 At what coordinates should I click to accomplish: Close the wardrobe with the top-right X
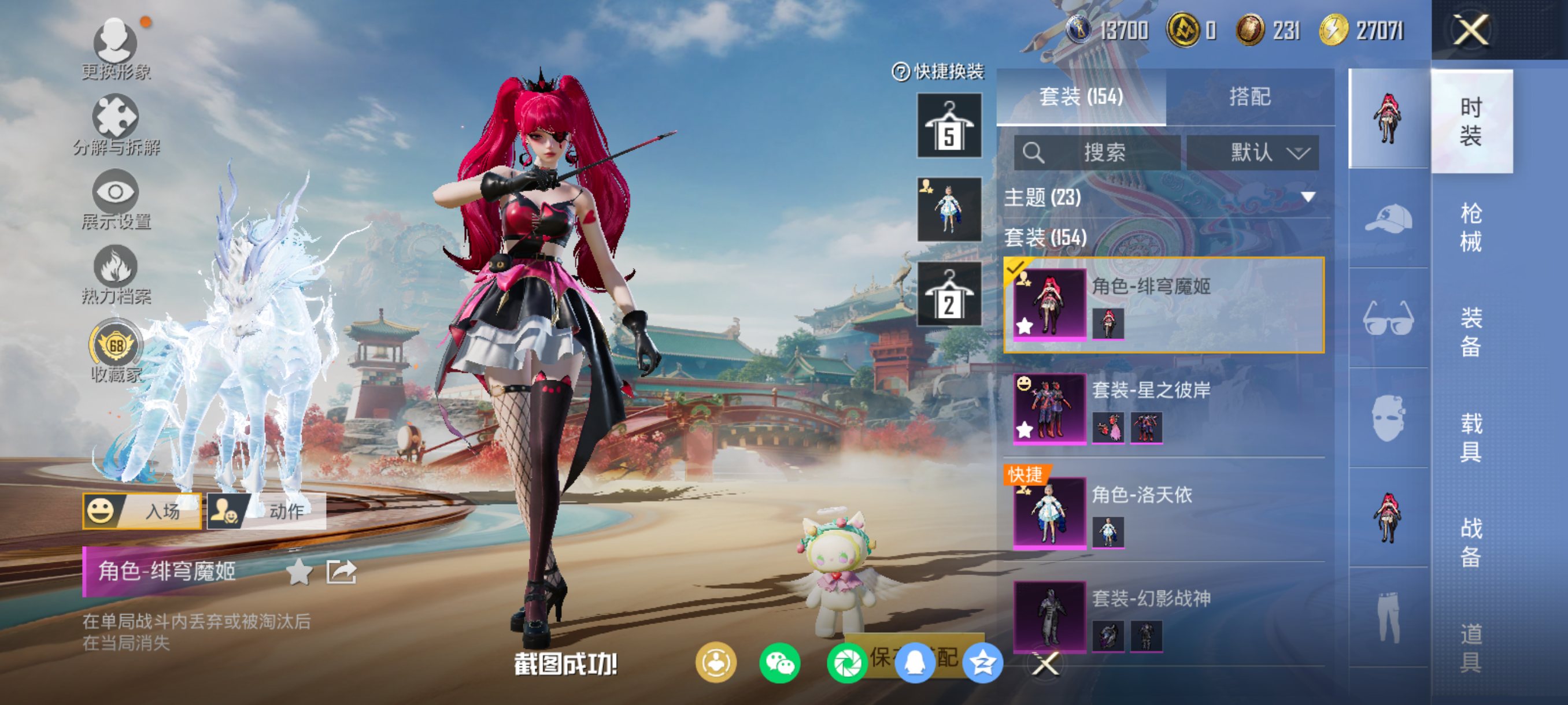1471,30
